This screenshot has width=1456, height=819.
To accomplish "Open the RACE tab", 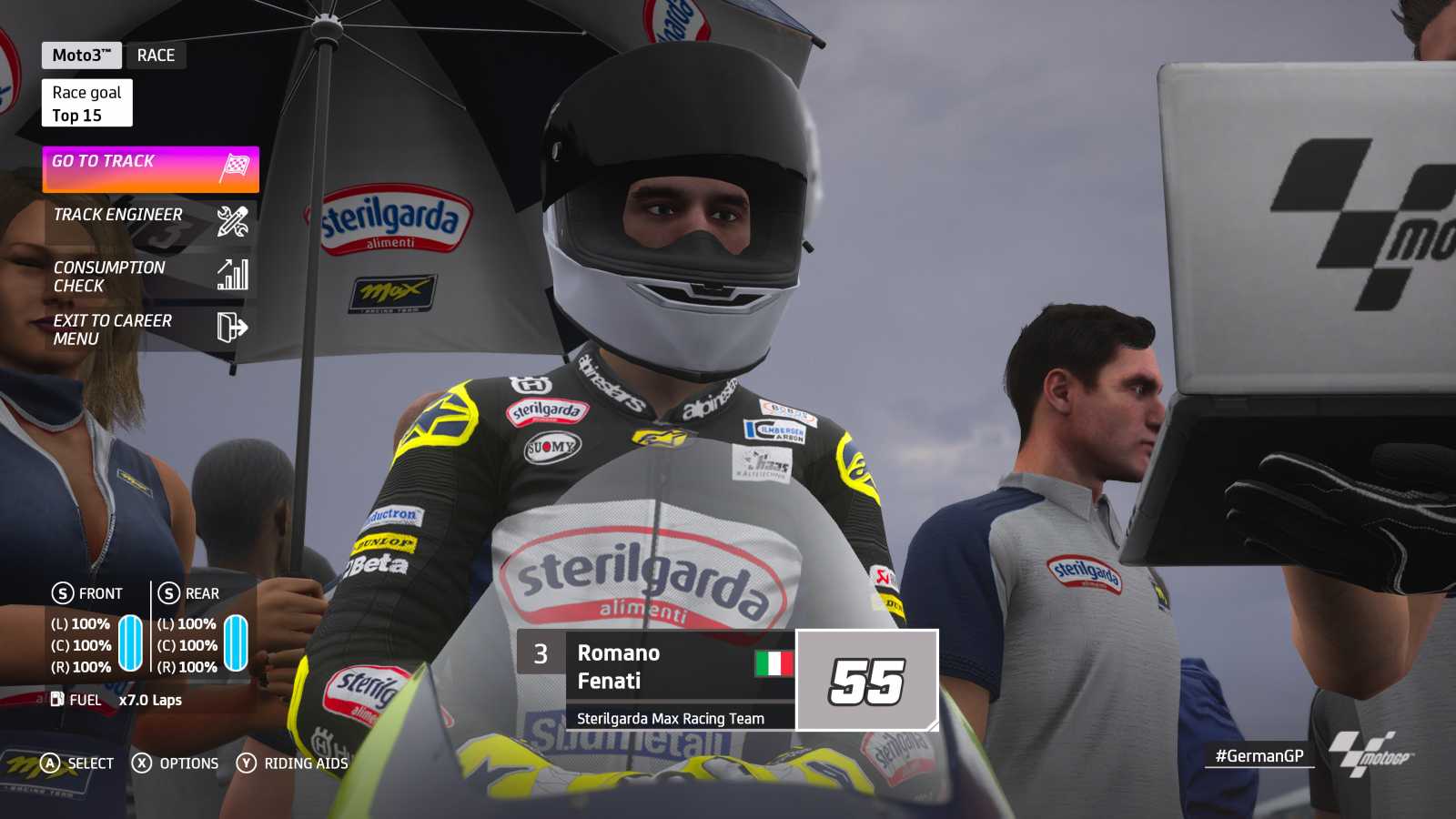I will 156,55.
